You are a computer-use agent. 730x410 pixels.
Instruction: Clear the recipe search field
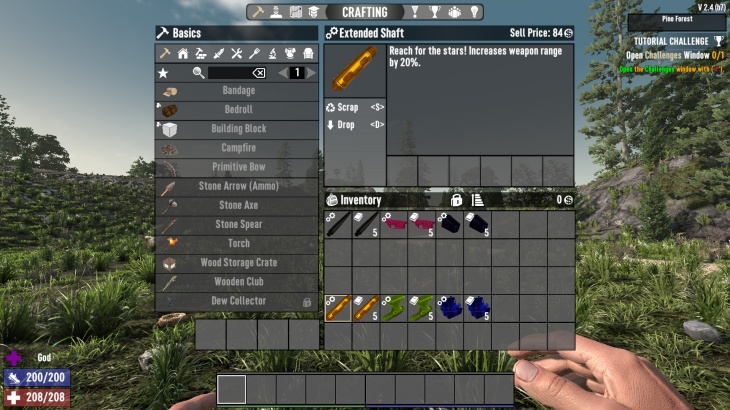pyautogui.click(x=258, y=73)
